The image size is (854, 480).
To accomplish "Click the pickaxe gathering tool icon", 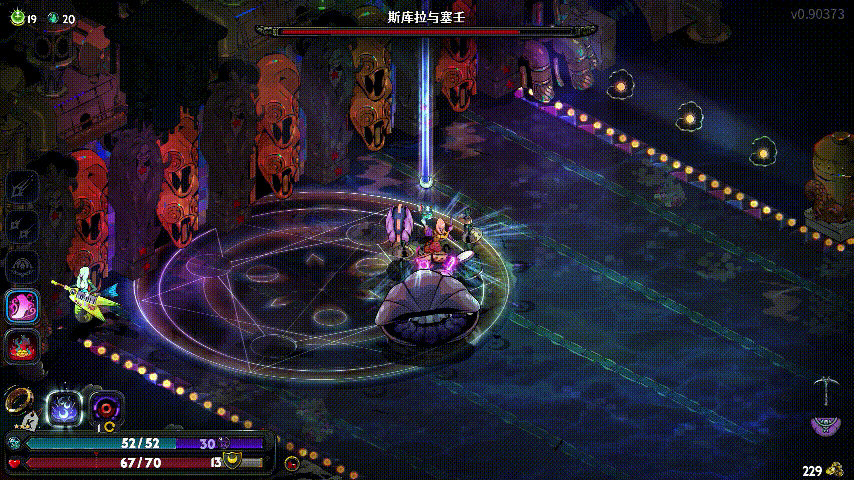I will 826,389.
